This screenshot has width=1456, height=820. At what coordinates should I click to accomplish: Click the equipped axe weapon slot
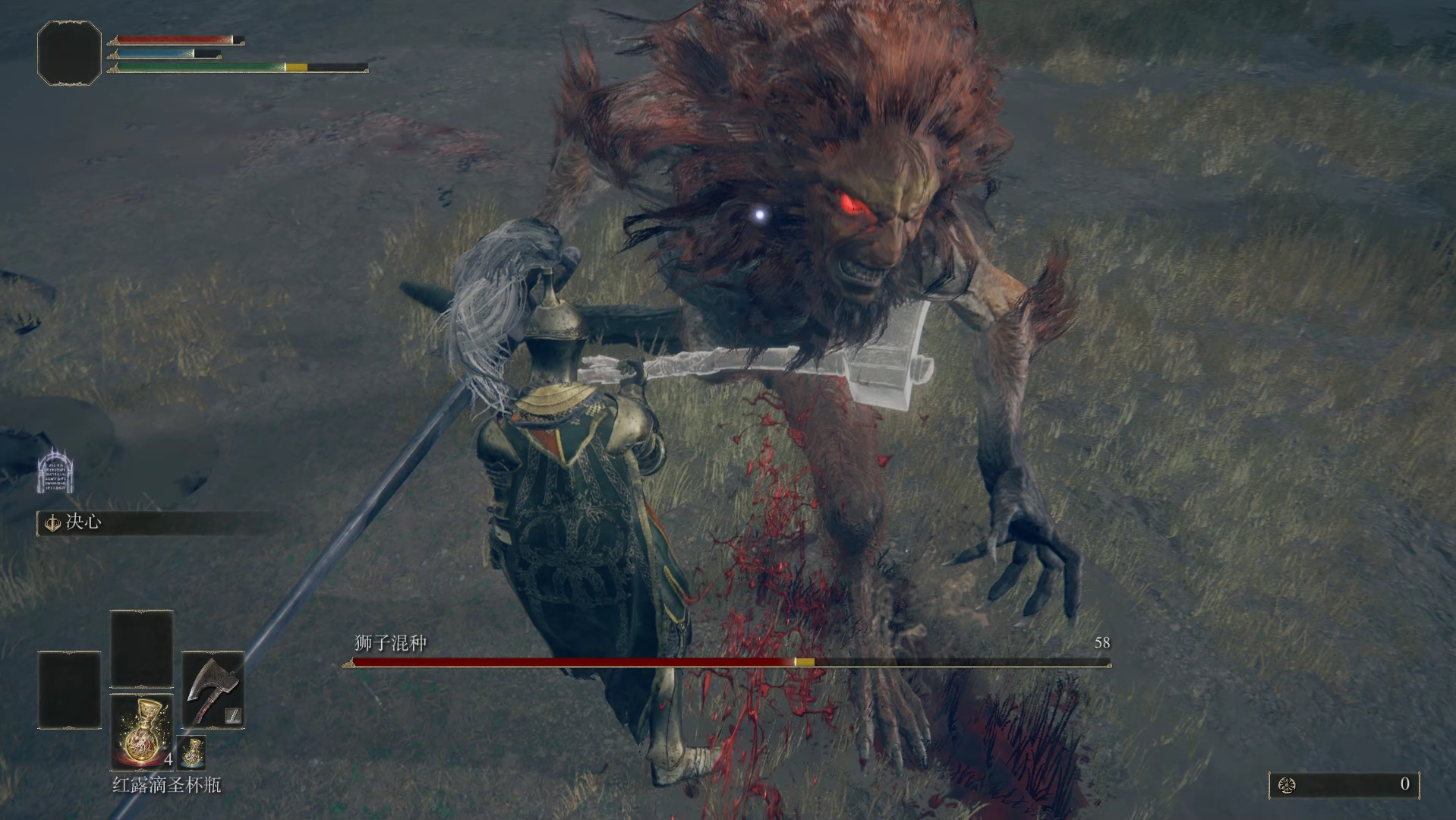click(x=213, y=689)
